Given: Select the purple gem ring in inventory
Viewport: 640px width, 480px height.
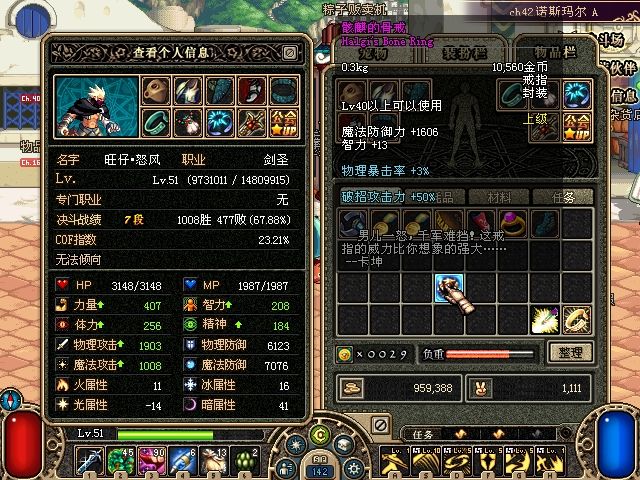Looking at the screenshot, I should click(x=514, y=222).
